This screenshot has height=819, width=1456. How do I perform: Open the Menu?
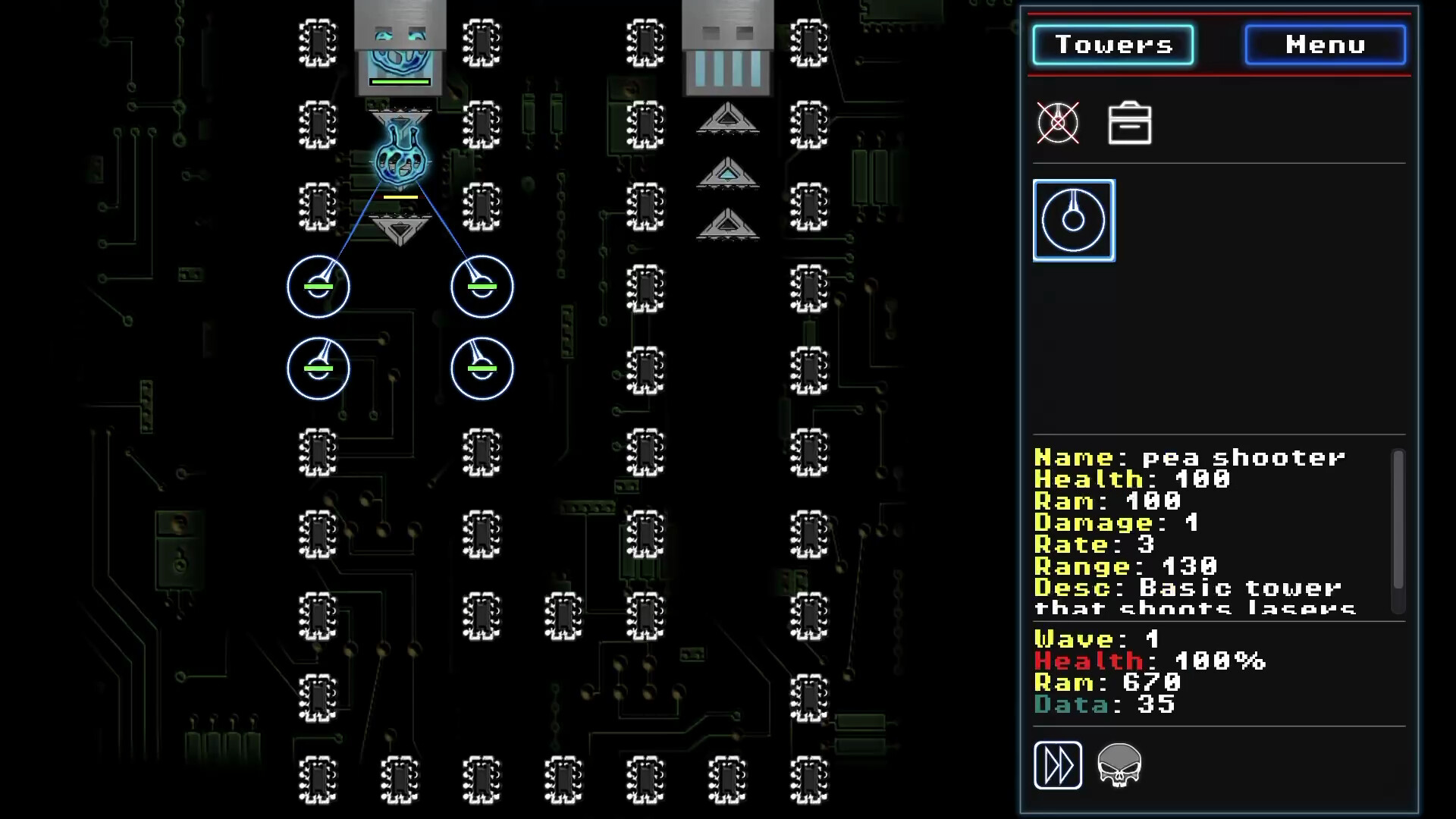(x=1323, y=44)
